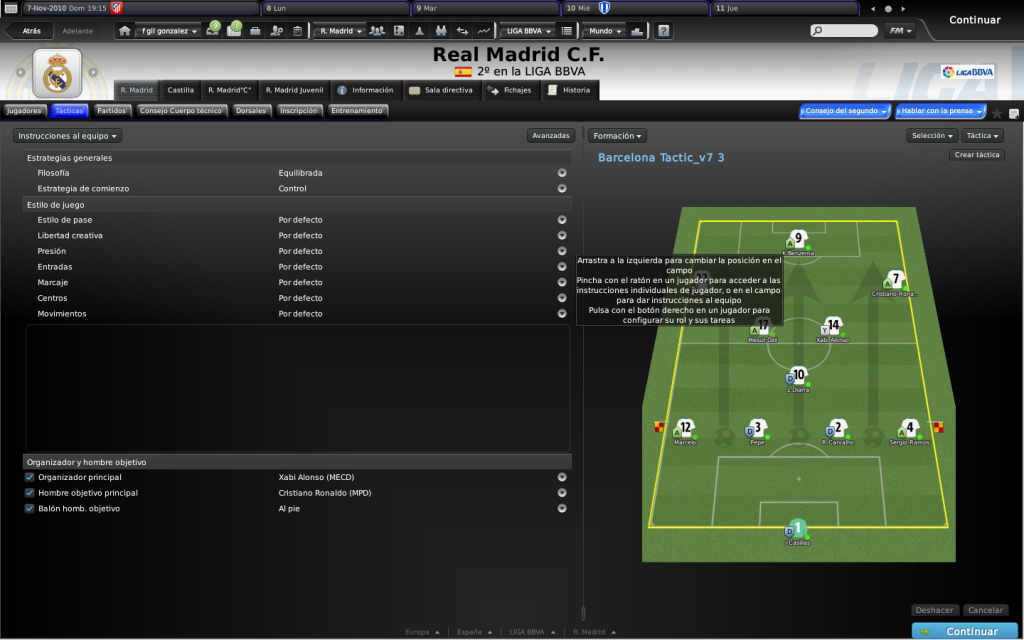
Task: Switch to the Jugadores tab
Action: [x=24, y=111]
